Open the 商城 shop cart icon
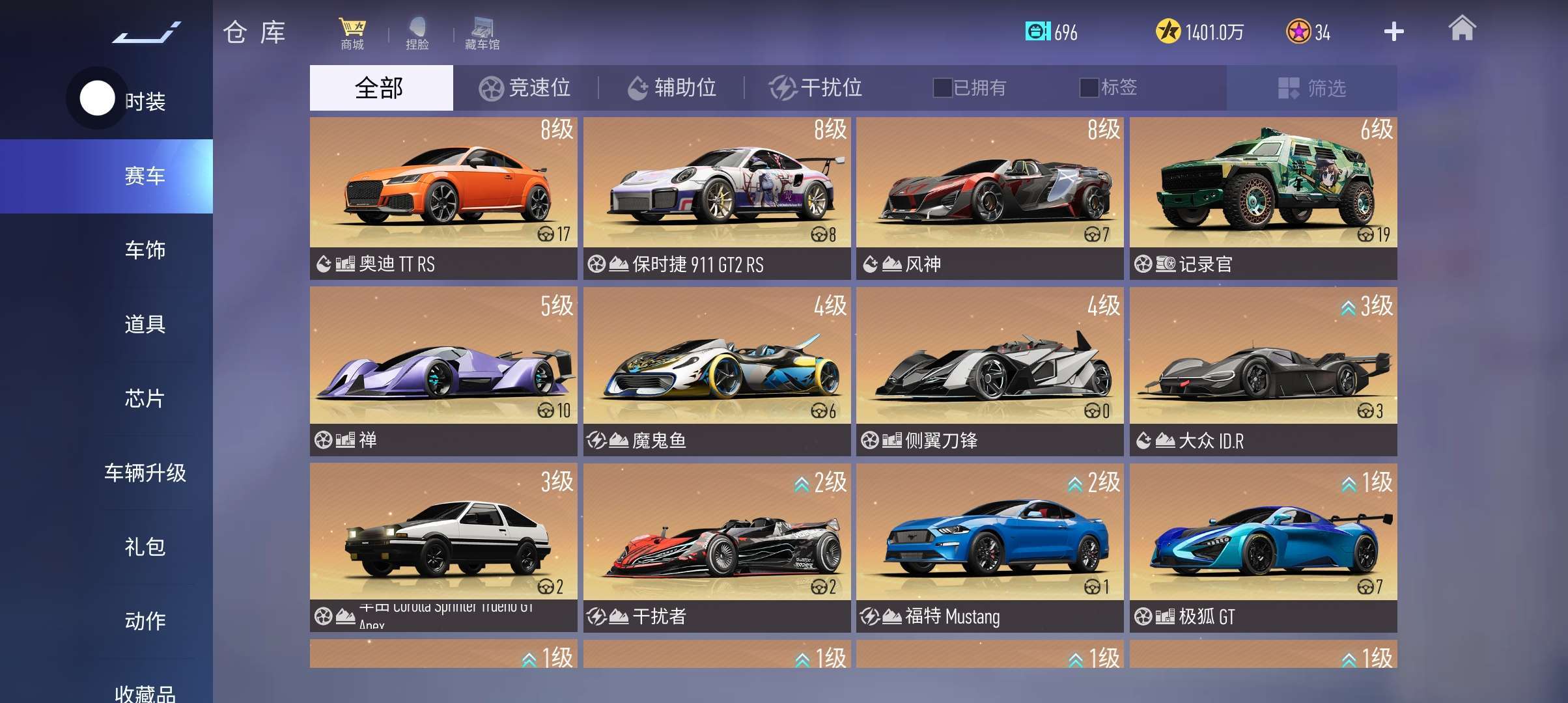The height and width of the screenshot is (703, 1568). [x=352, y=33]
